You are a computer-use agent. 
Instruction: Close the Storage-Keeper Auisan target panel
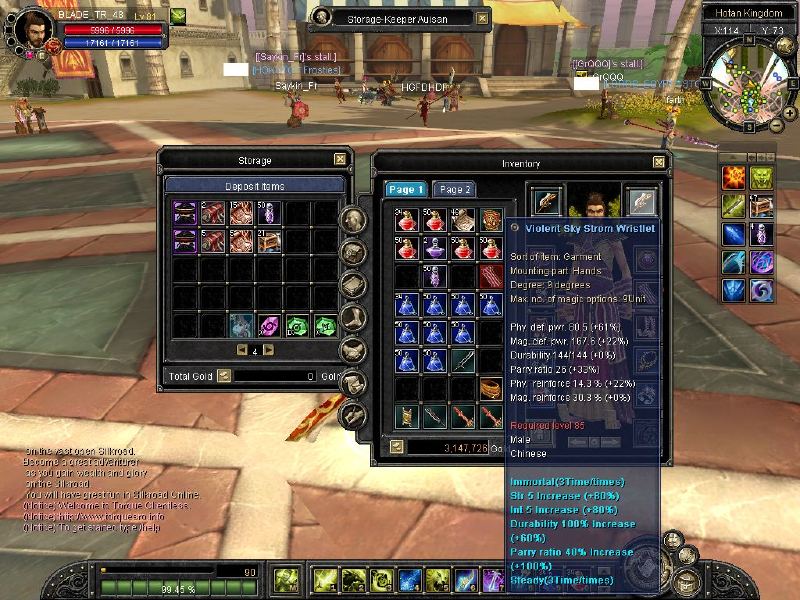[484, 17]
